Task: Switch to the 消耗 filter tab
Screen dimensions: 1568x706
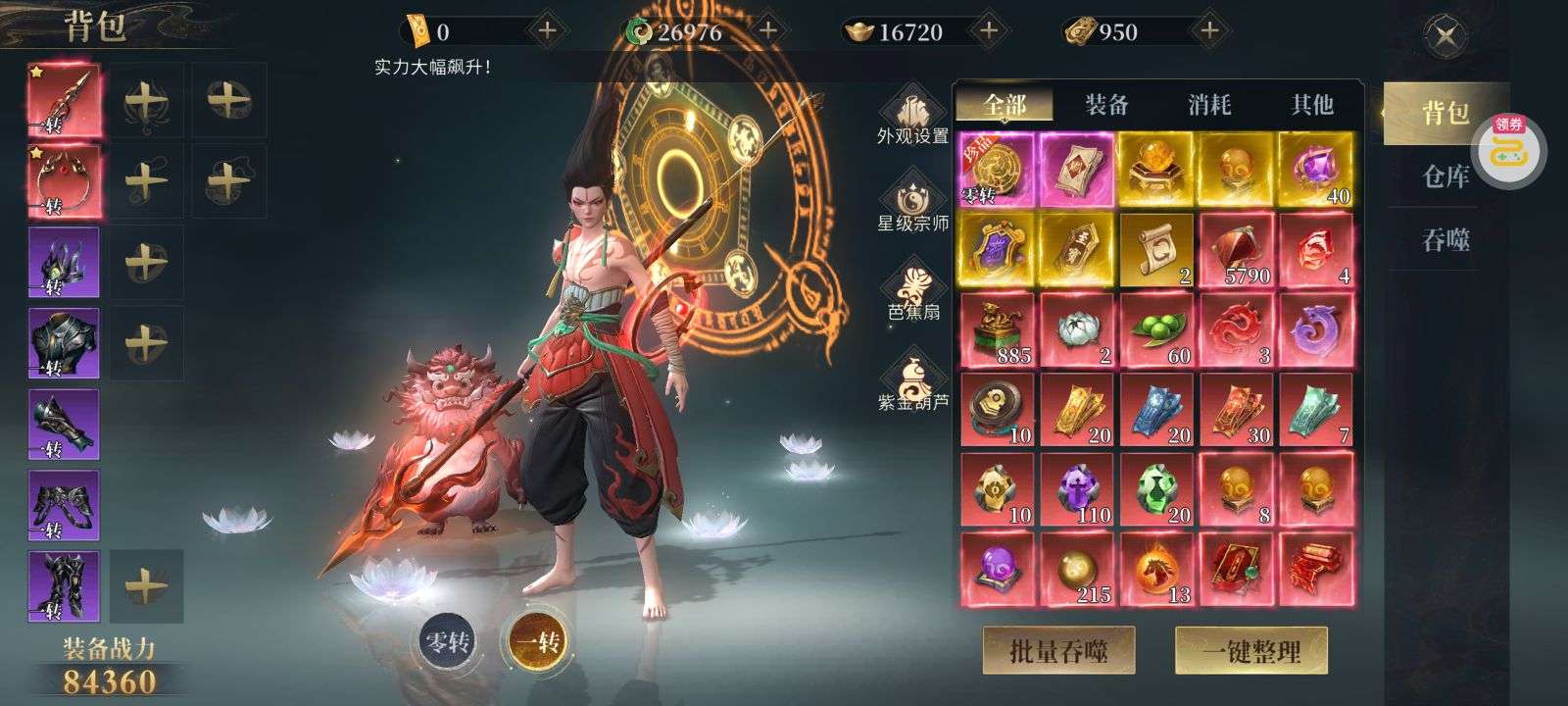Action: (x=1209, y=104)
